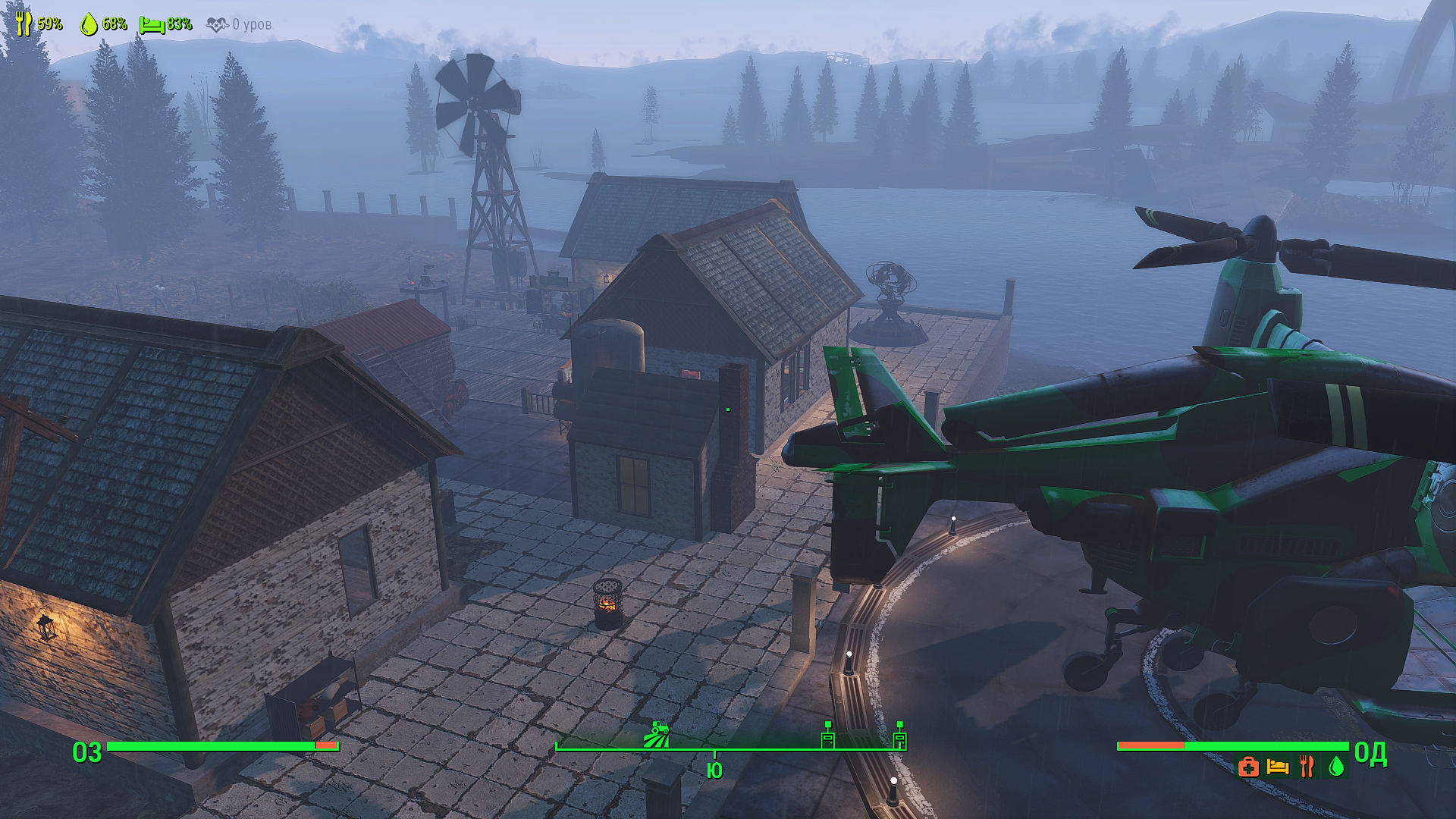This screenshot has width=1456, height=819.
Task: Click the red medkit status icon
Action: point(1248,767)
